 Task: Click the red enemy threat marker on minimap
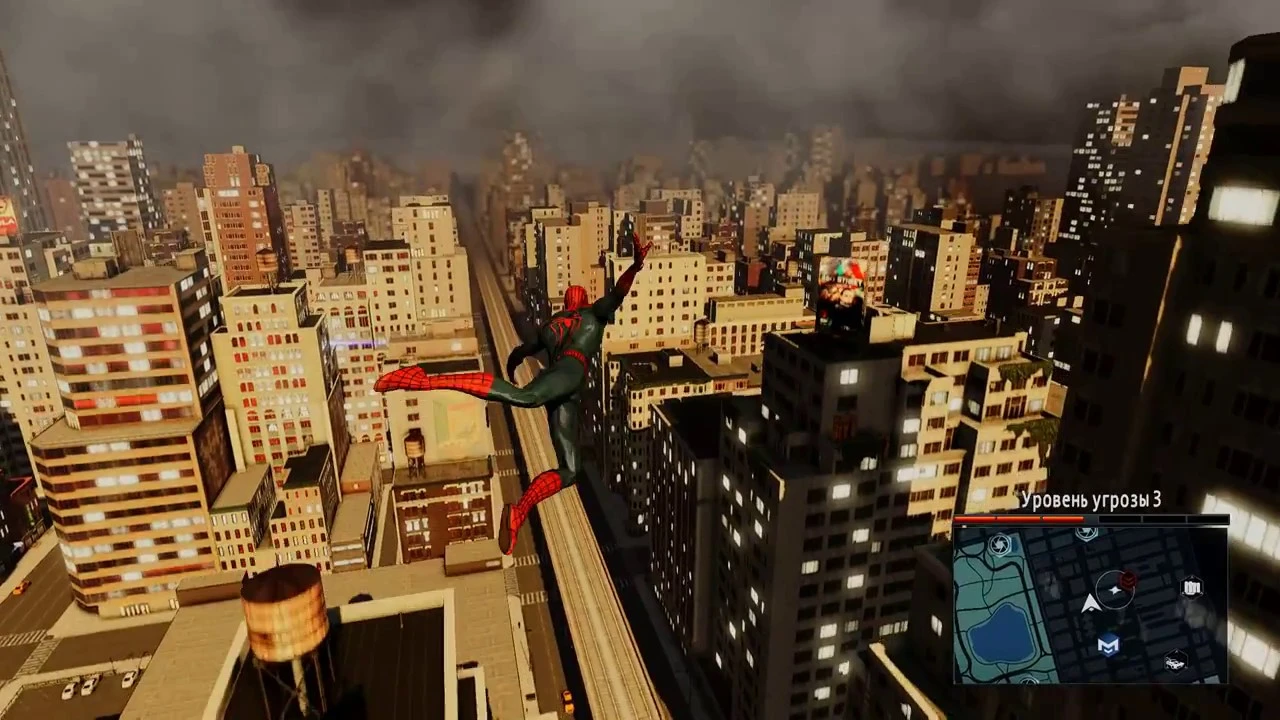coord(1128,581)
